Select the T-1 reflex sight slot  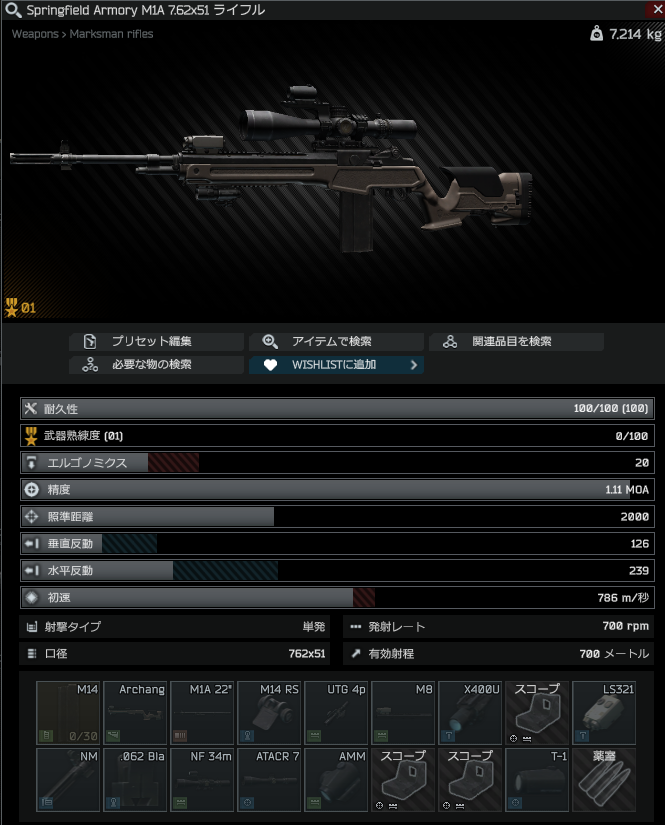[537, 779]
